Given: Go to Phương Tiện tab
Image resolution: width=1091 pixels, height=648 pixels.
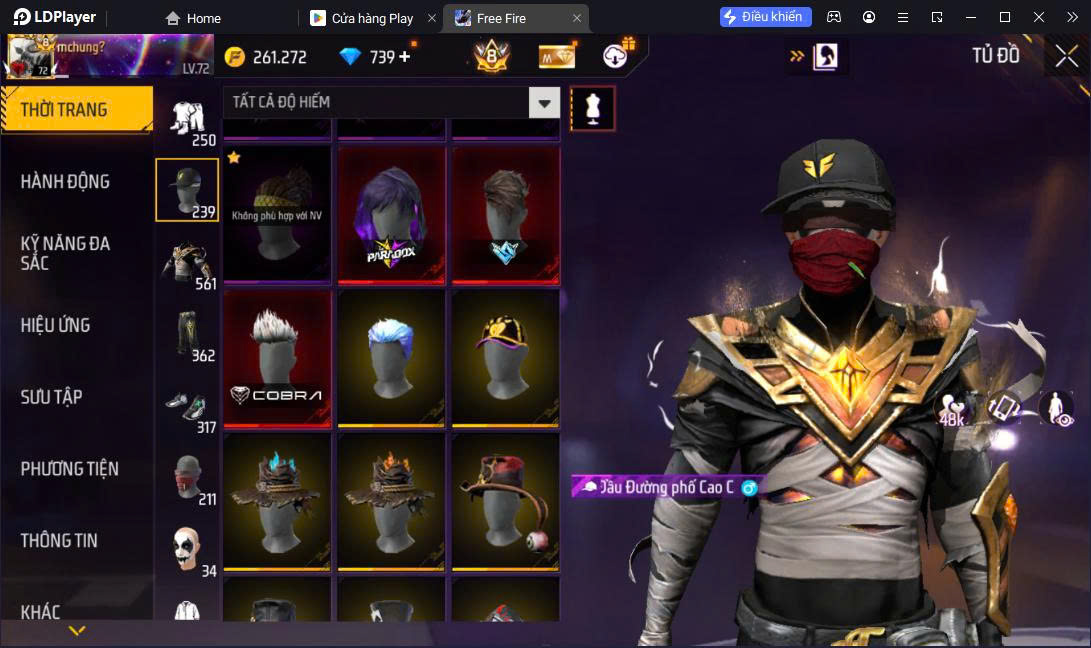Looking at the screenshot, I should (x=70, y=468).
